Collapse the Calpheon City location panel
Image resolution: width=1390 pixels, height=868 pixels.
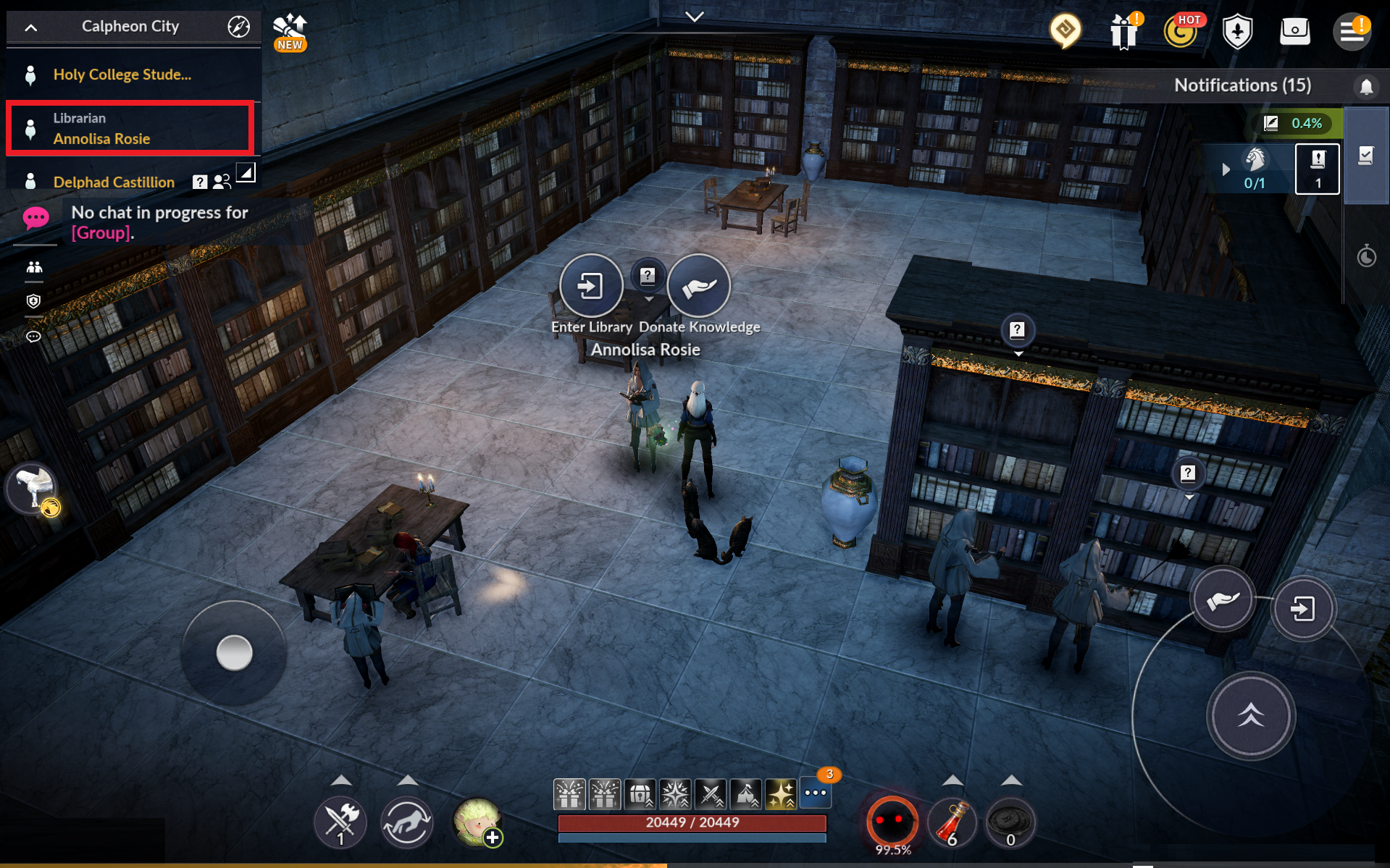[30, 28]
